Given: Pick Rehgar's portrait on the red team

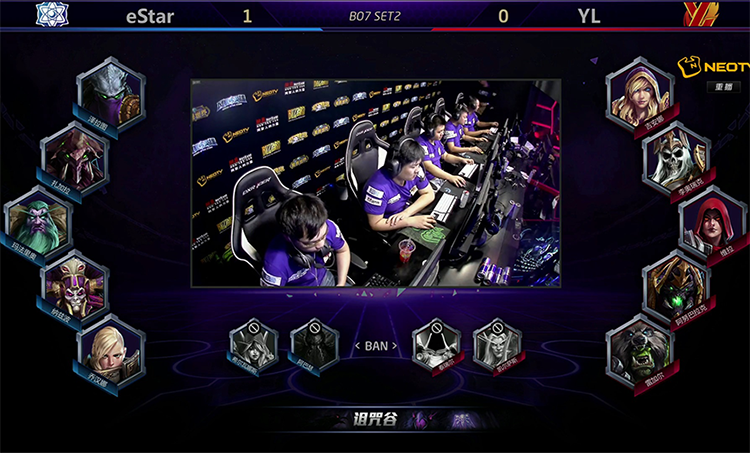Looking at the screenshot, I should tap(640, 347).
